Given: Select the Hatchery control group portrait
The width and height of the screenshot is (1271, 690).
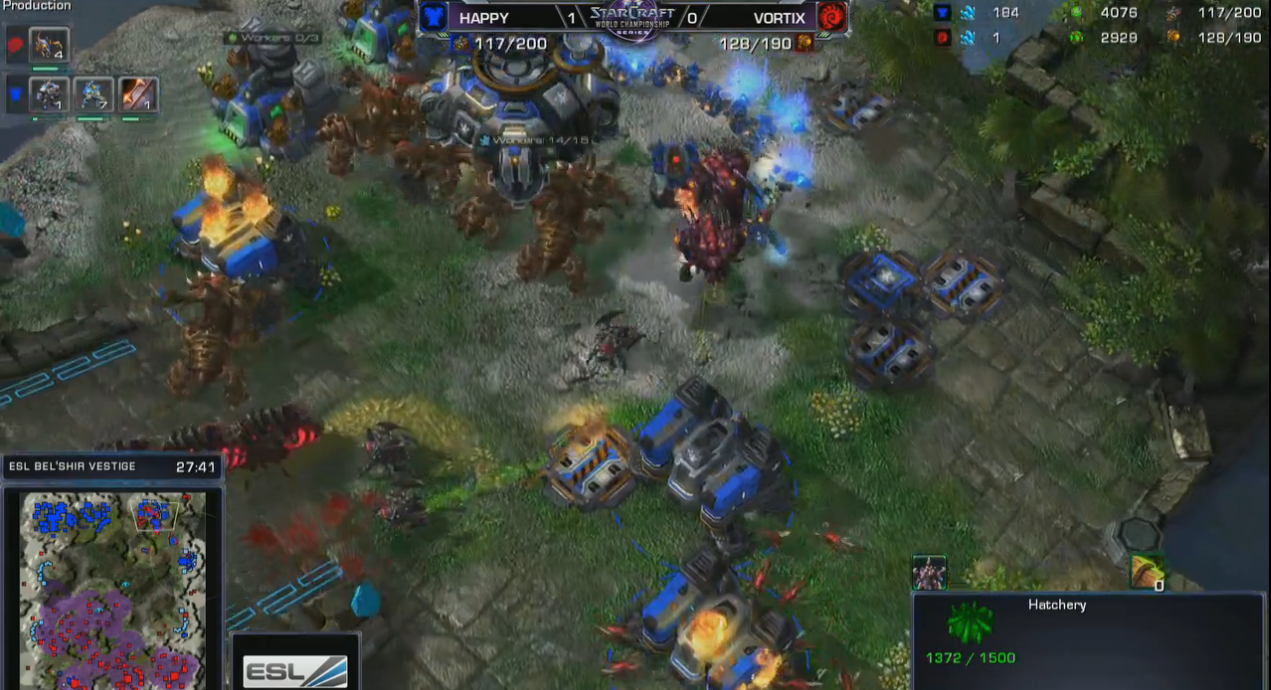Looking at the screenshot, I should point(929,573).
